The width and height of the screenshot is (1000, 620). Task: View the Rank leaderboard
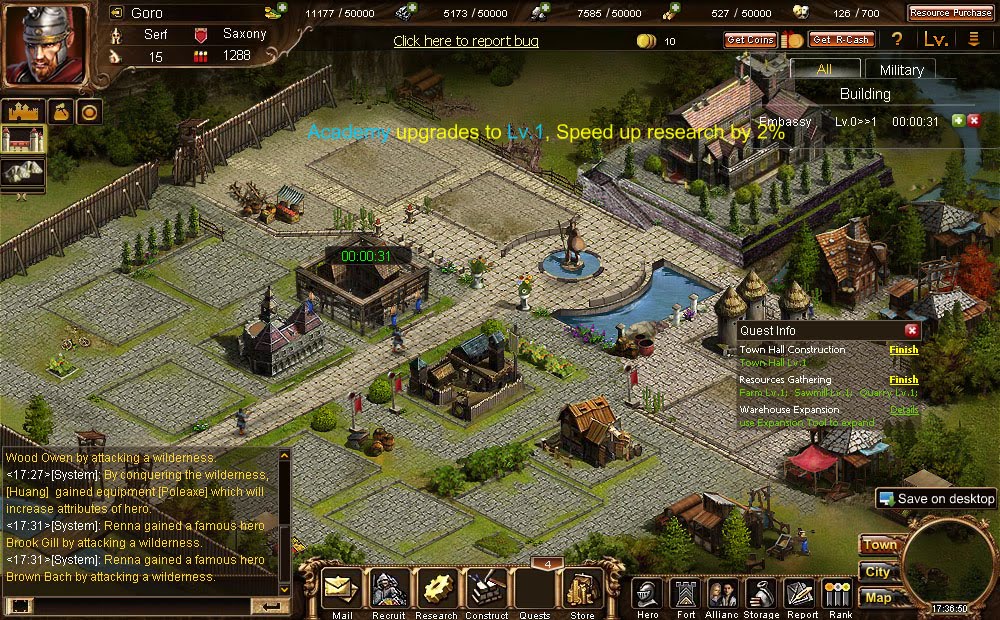pos(838,594)
